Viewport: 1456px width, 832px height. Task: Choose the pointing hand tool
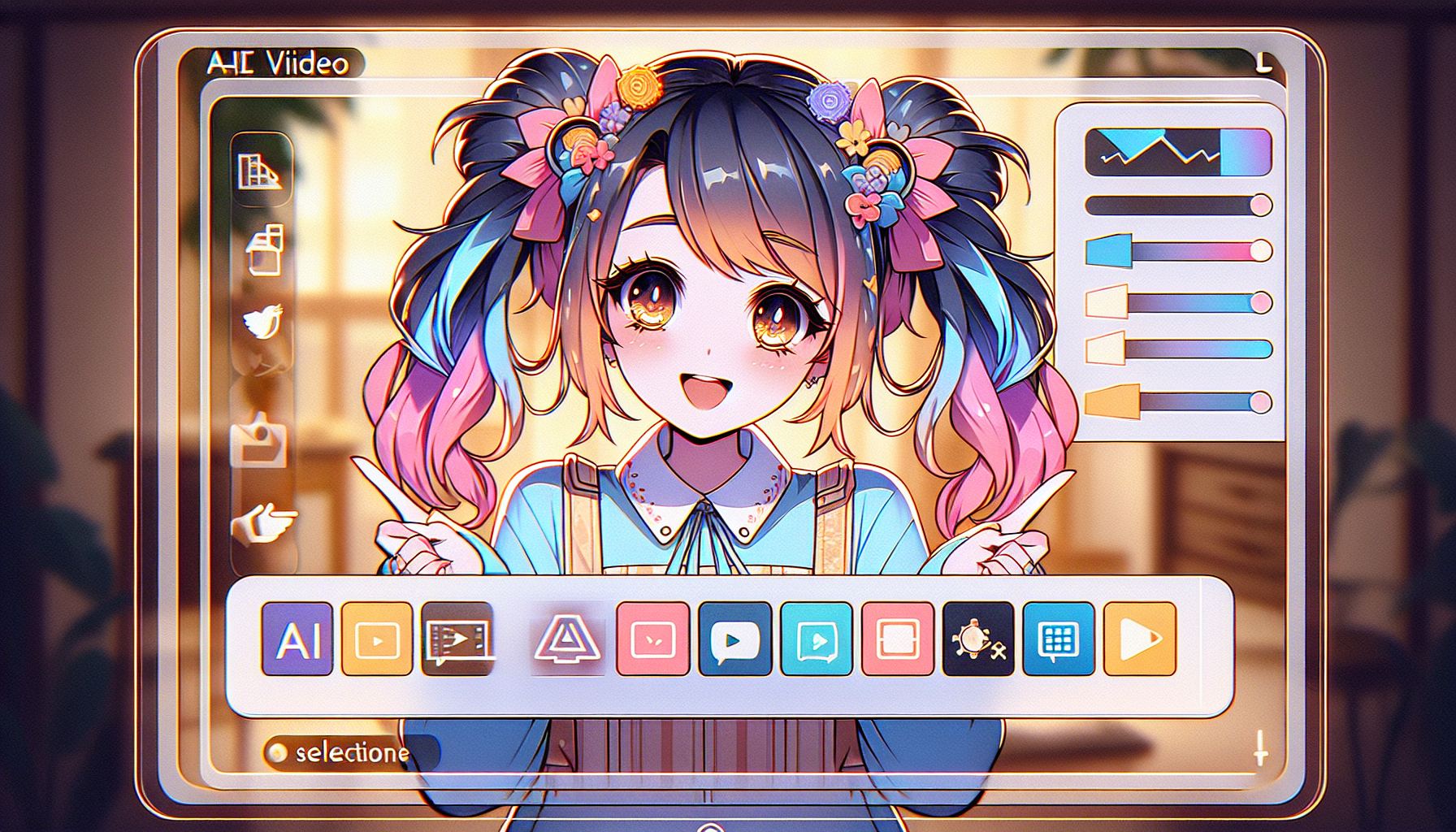pyautogui.click(x=263, y=522)
